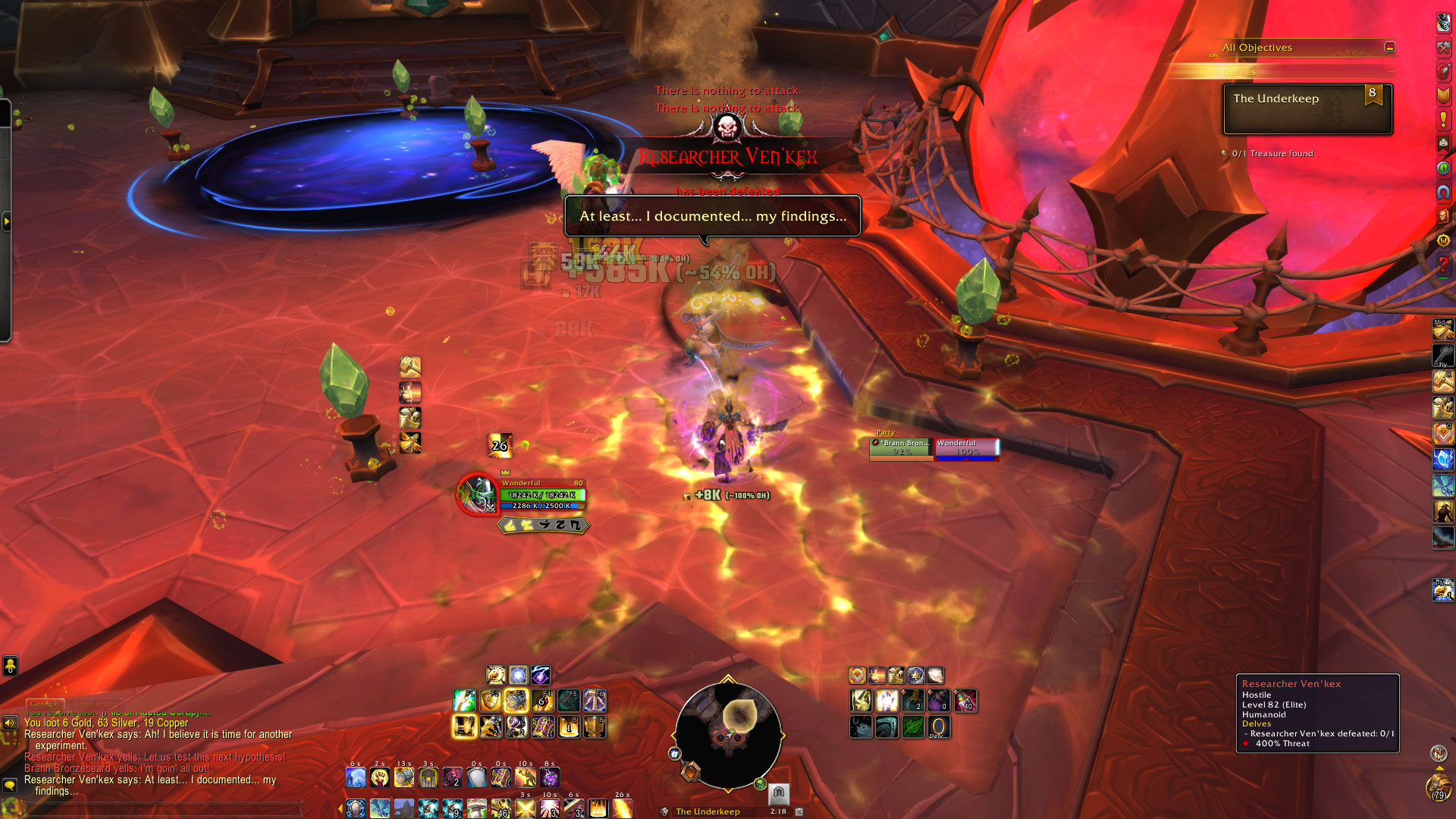This screenshot has height=819, width=1456.
Task: Open the red question mark help button
Action: tap(1443, 265)
